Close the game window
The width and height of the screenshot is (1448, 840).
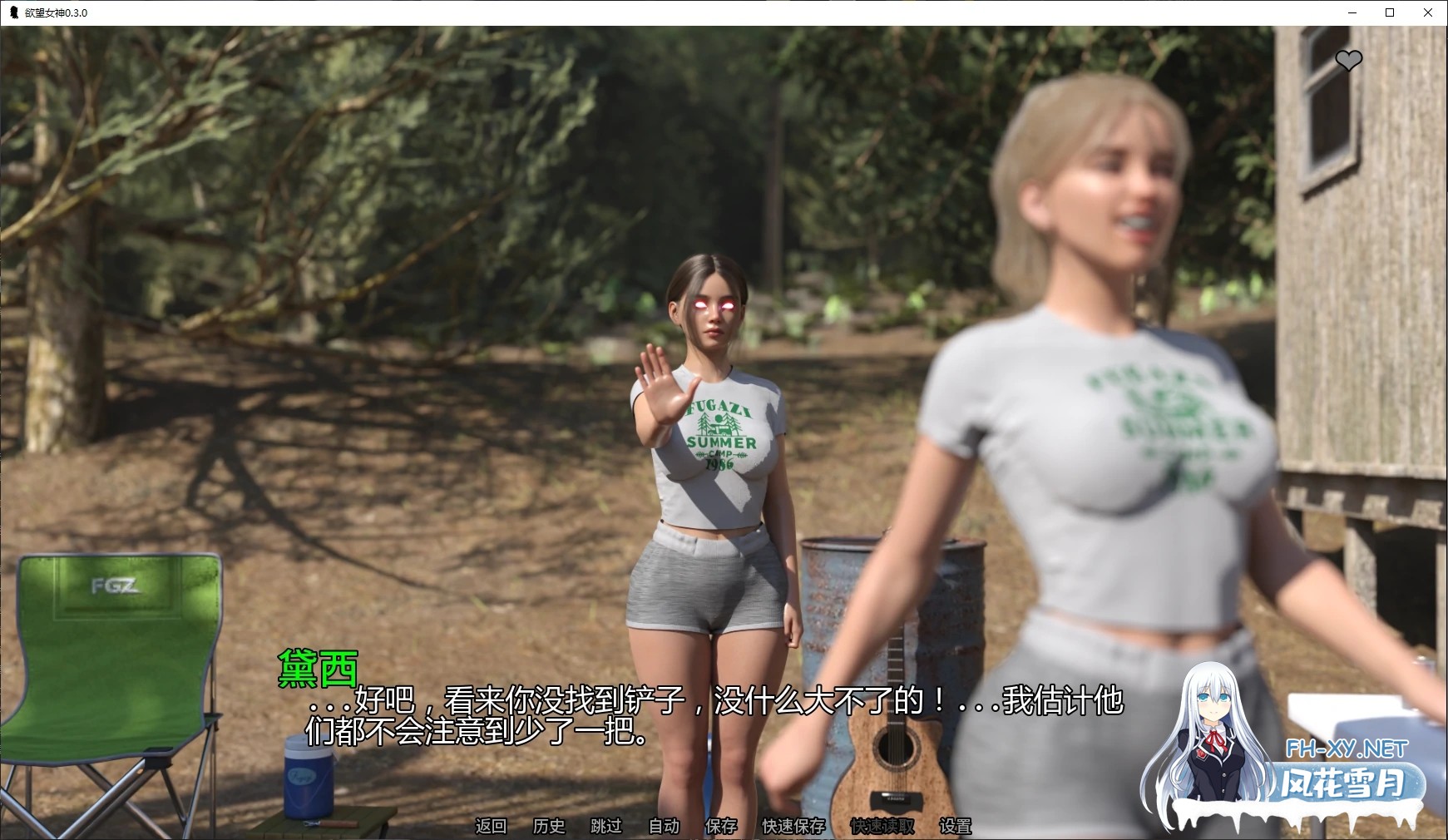[1428, 12]
